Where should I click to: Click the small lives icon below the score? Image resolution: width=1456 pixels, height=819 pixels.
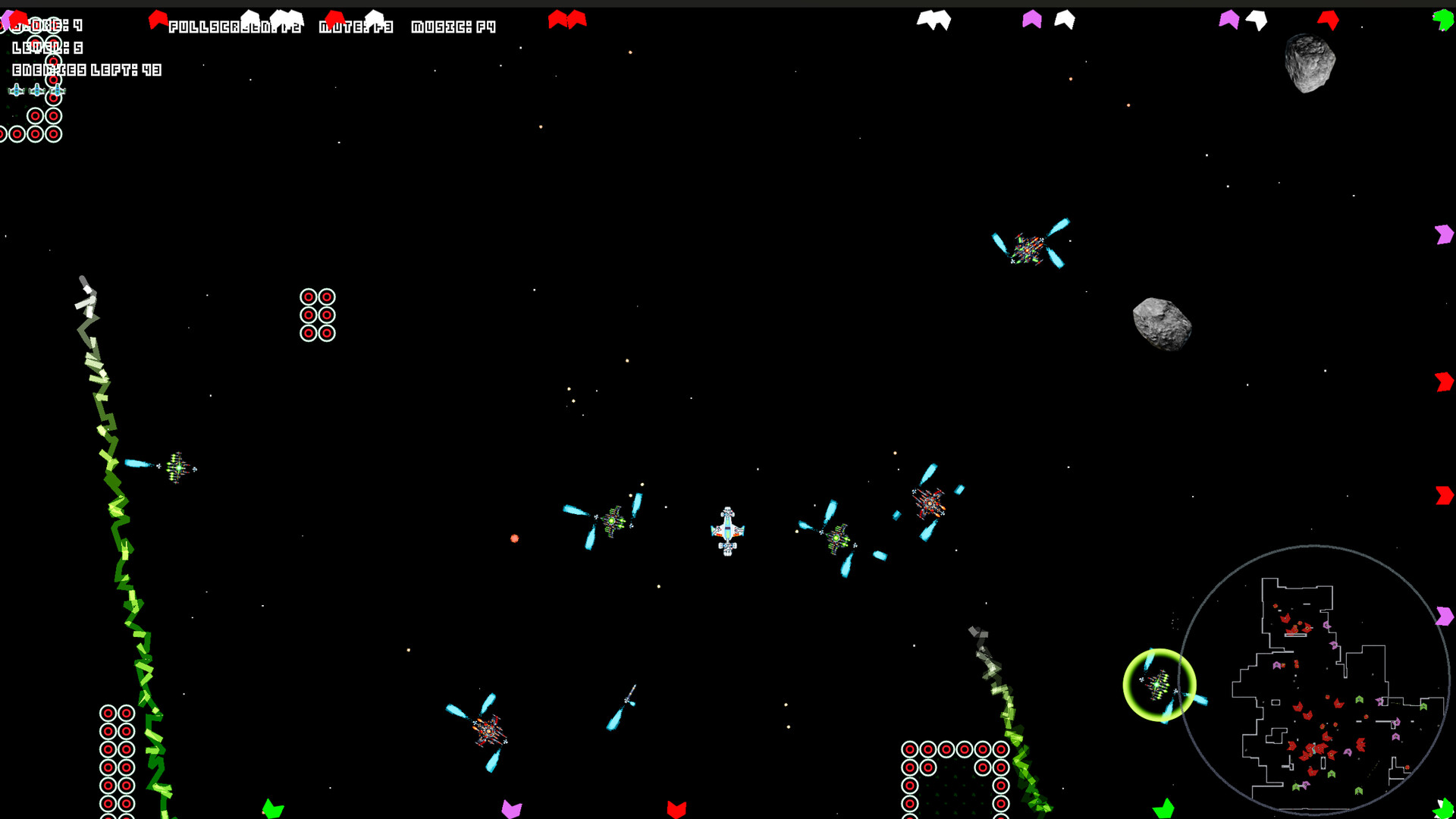point(15,91)
